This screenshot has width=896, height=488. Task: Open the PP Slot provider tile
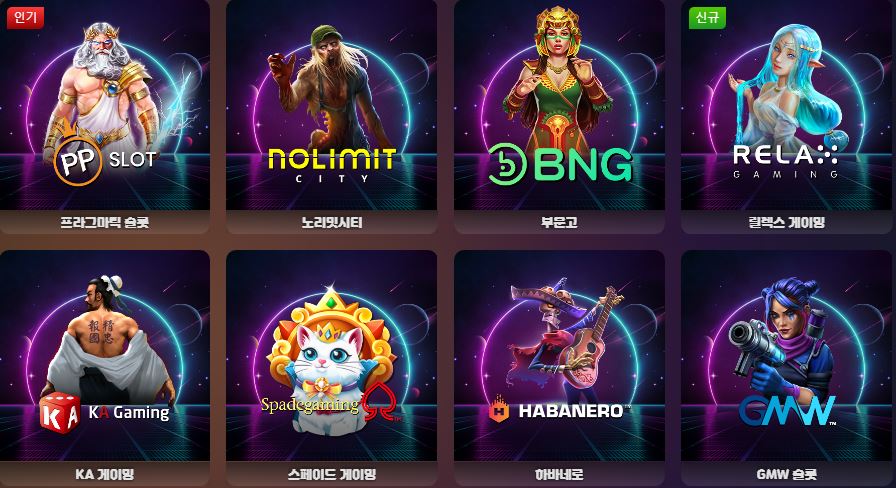tap(104, 115)
